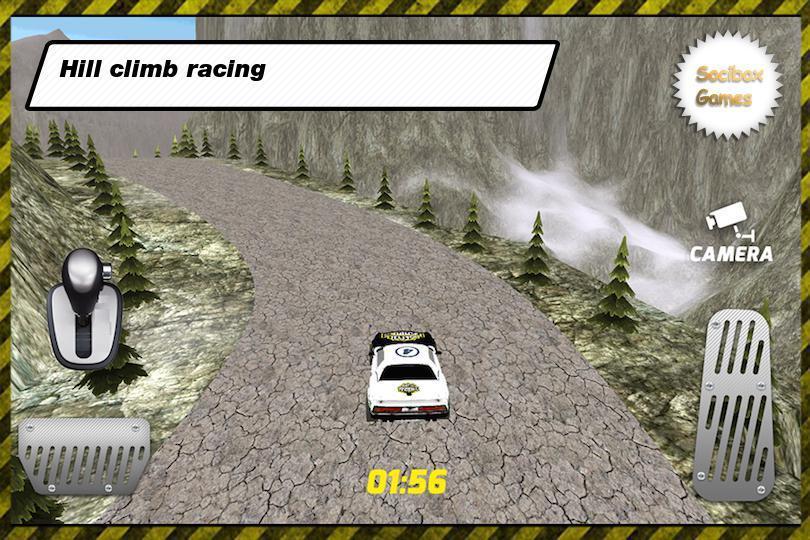Switch the camera view
Image resolution: width=810 pixels, height=540 pixels.
[x=731, y=238]
